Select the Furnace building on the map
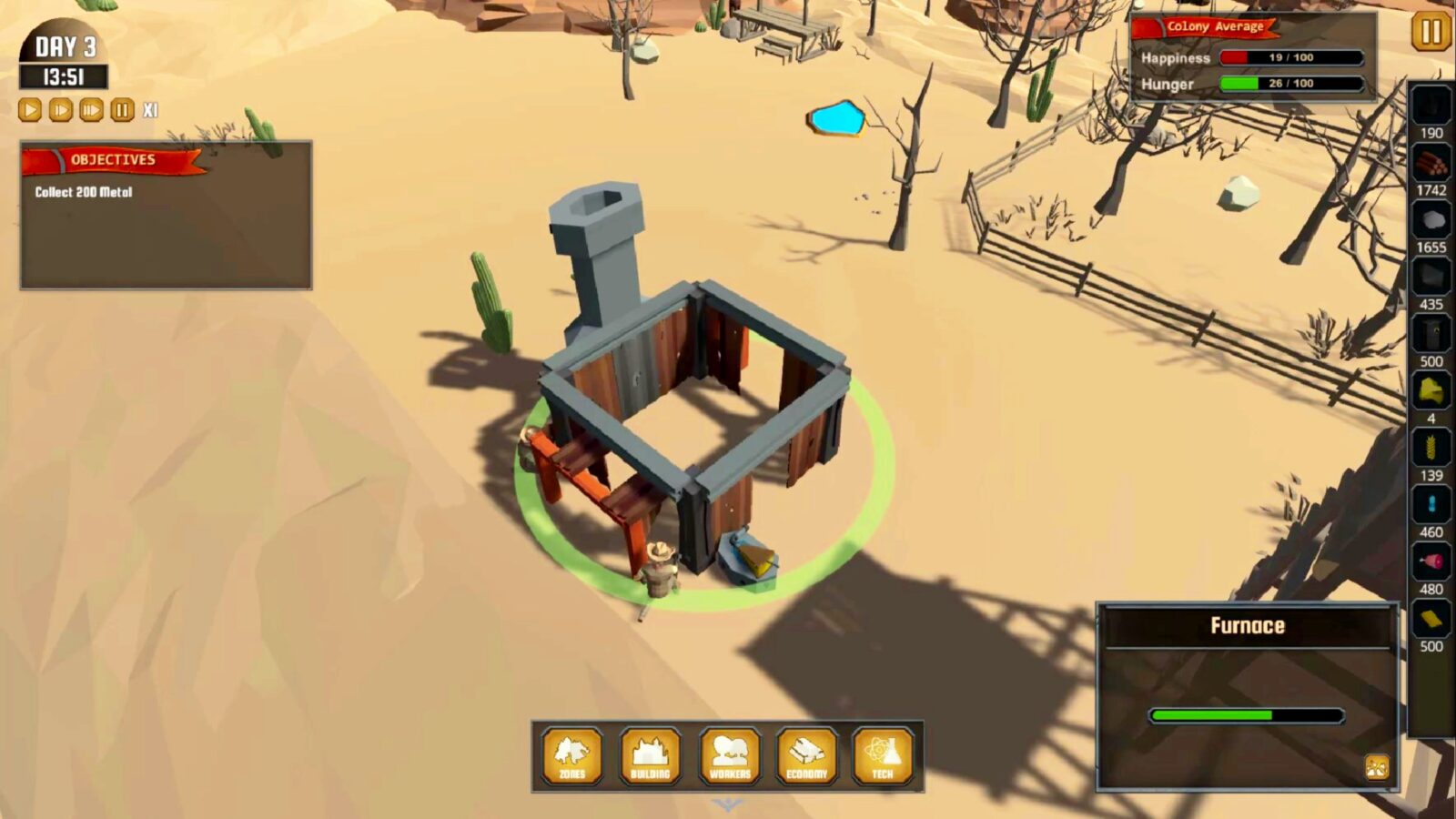 pyautogui.click(x=692, y=400)
